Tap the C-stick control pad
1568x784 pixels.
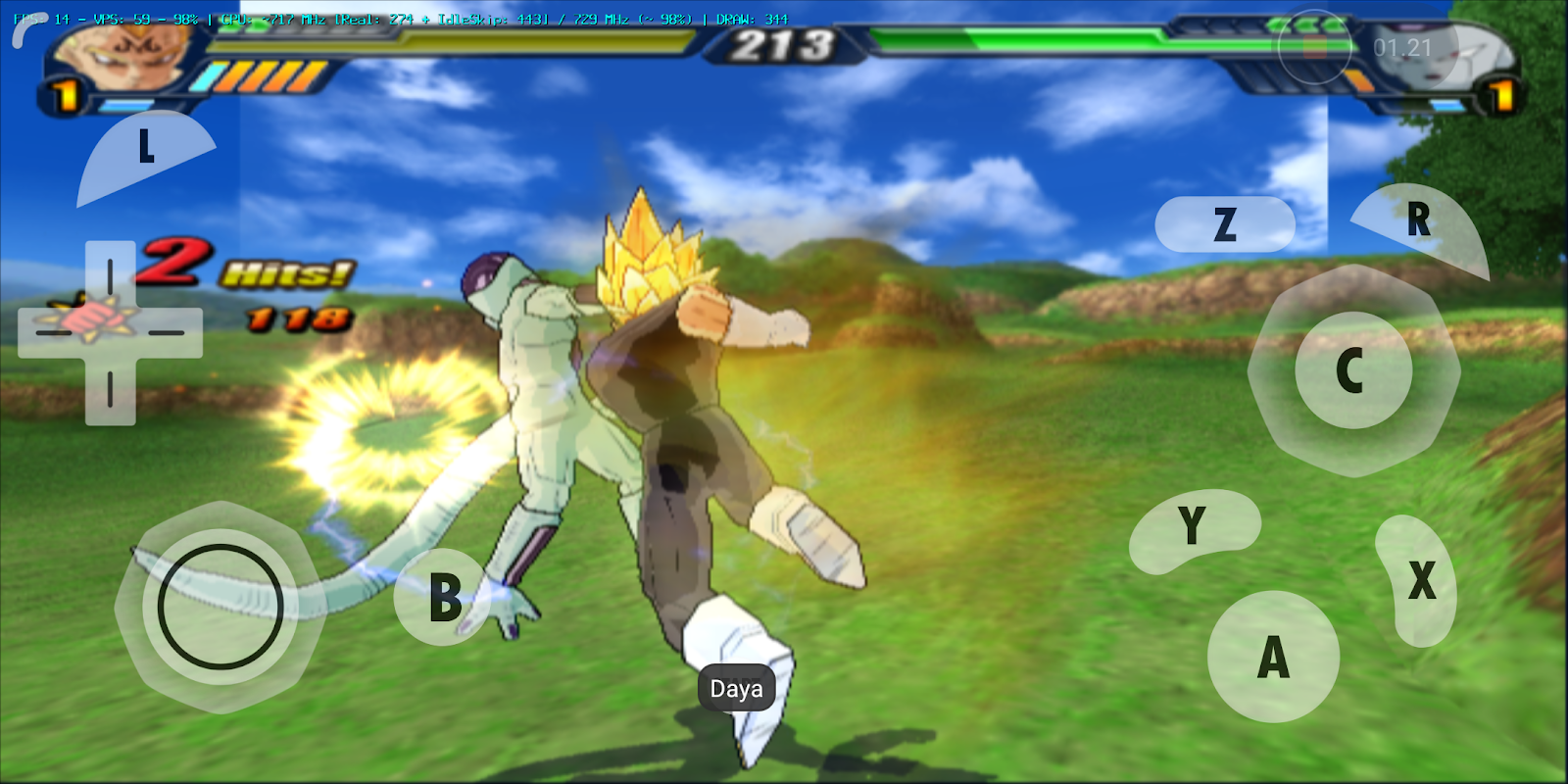point(1350,369)
